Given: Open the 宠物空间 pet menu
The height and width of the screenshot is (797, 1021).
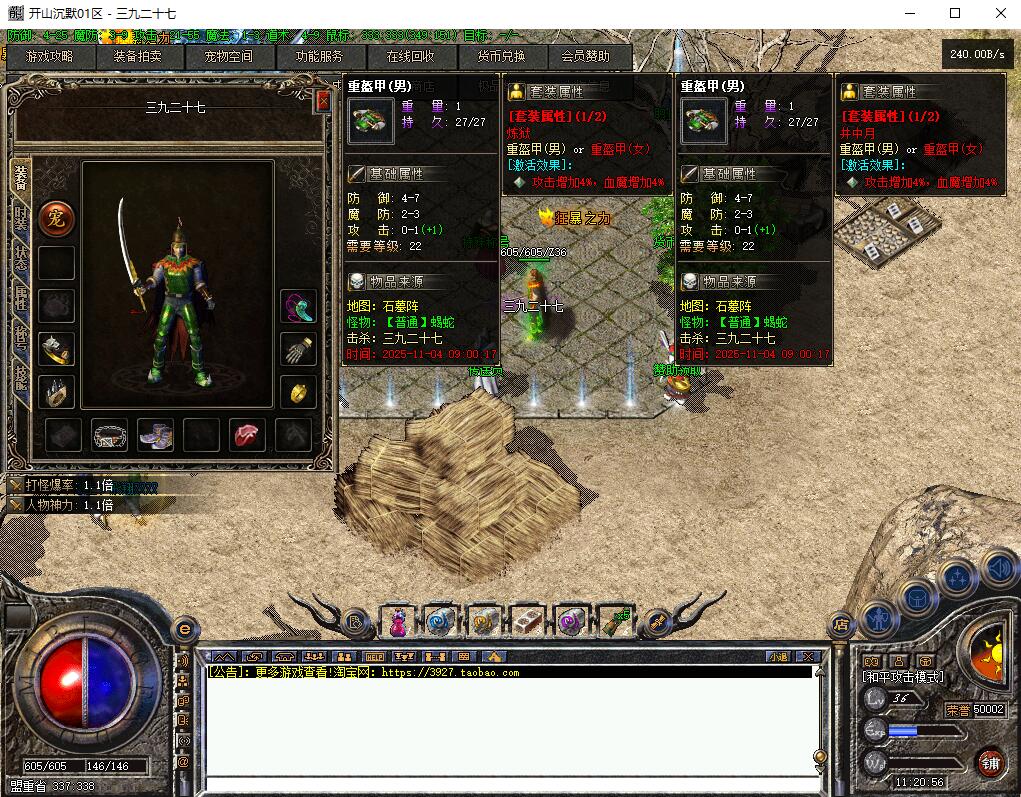Looking at the screenshot, I should pyautogui.click(x=228, y=57).
